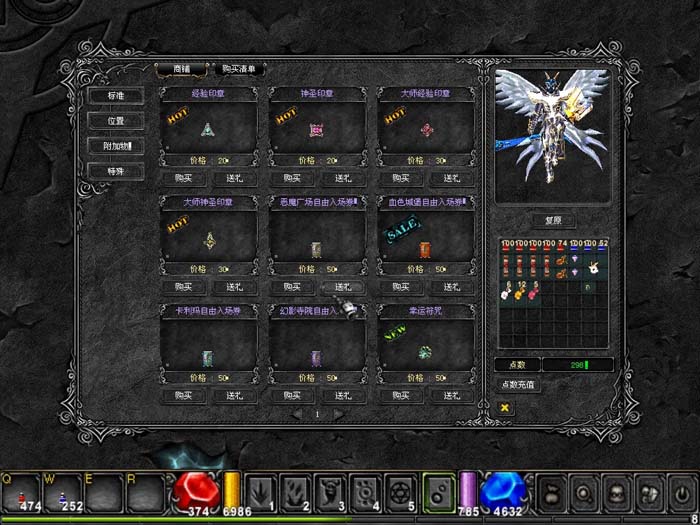
Task: Click the 复原 reset button
Action: point(553,221)
